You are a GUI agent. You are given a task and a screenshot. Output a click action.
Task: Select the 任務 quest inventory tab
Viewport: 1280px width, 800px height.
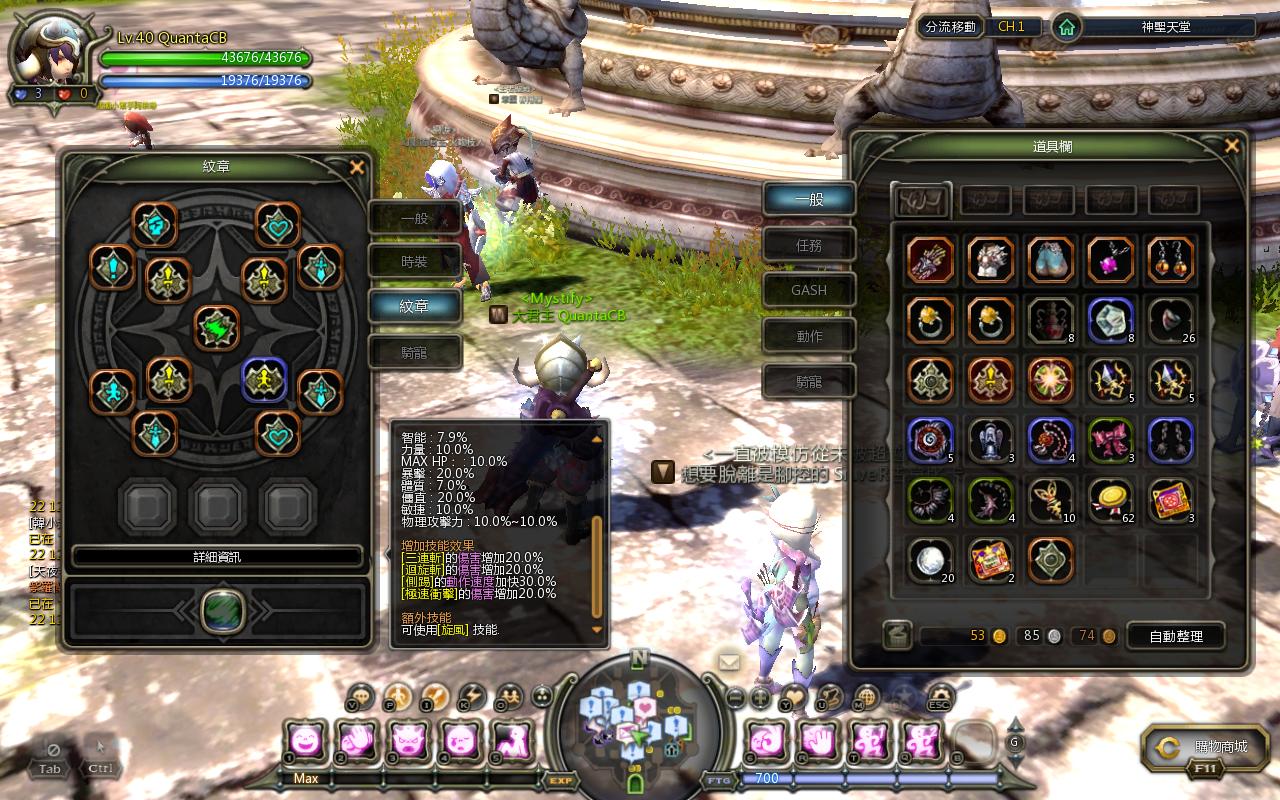pos(809,245)
